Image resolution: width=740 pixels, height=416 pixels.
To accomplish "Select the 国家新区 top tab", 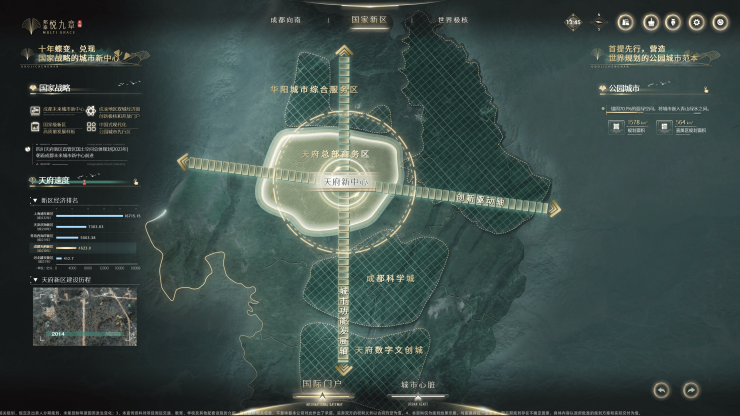I will [x=369, y=20].
